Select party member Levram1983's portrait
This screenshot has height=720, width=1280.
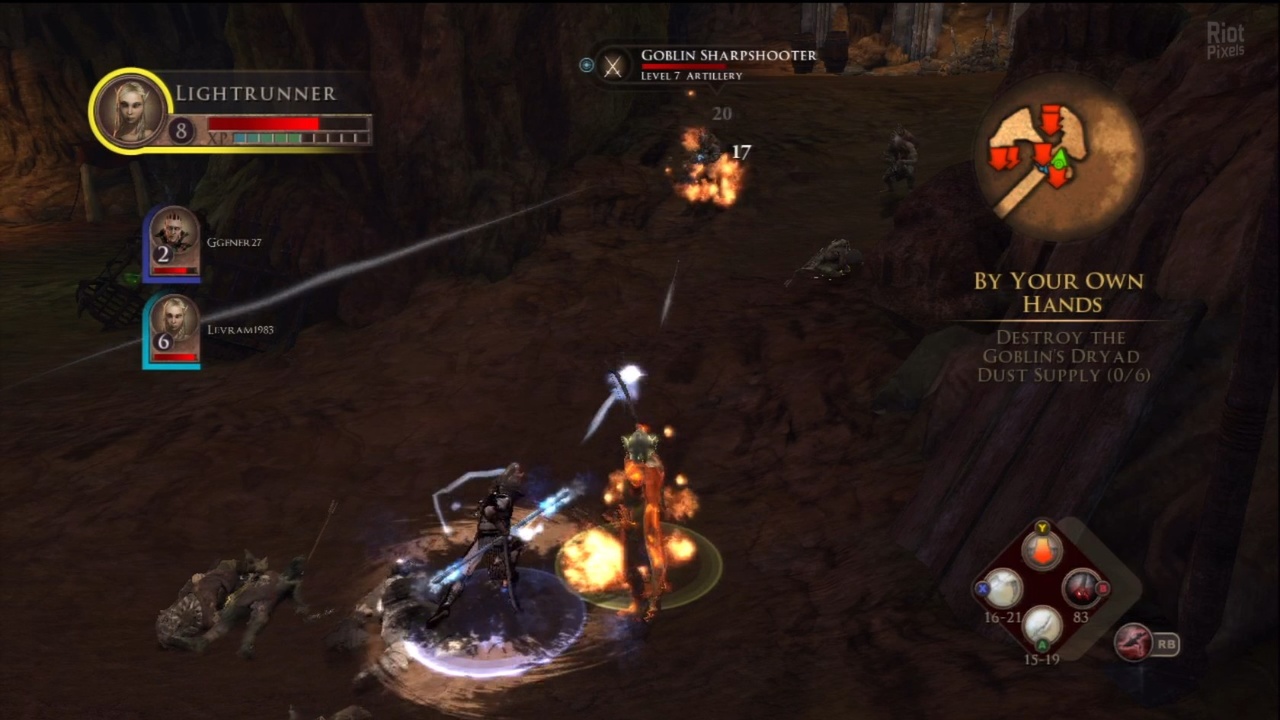174,328
